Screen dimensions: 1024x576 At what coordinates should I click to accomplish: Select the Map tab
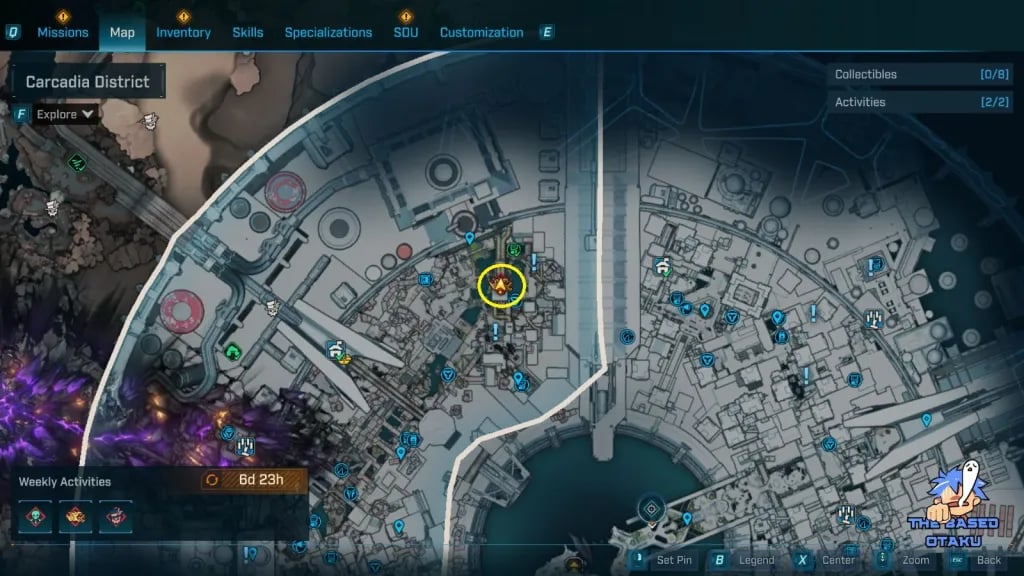pyautogui.click(x=122, y=32)
